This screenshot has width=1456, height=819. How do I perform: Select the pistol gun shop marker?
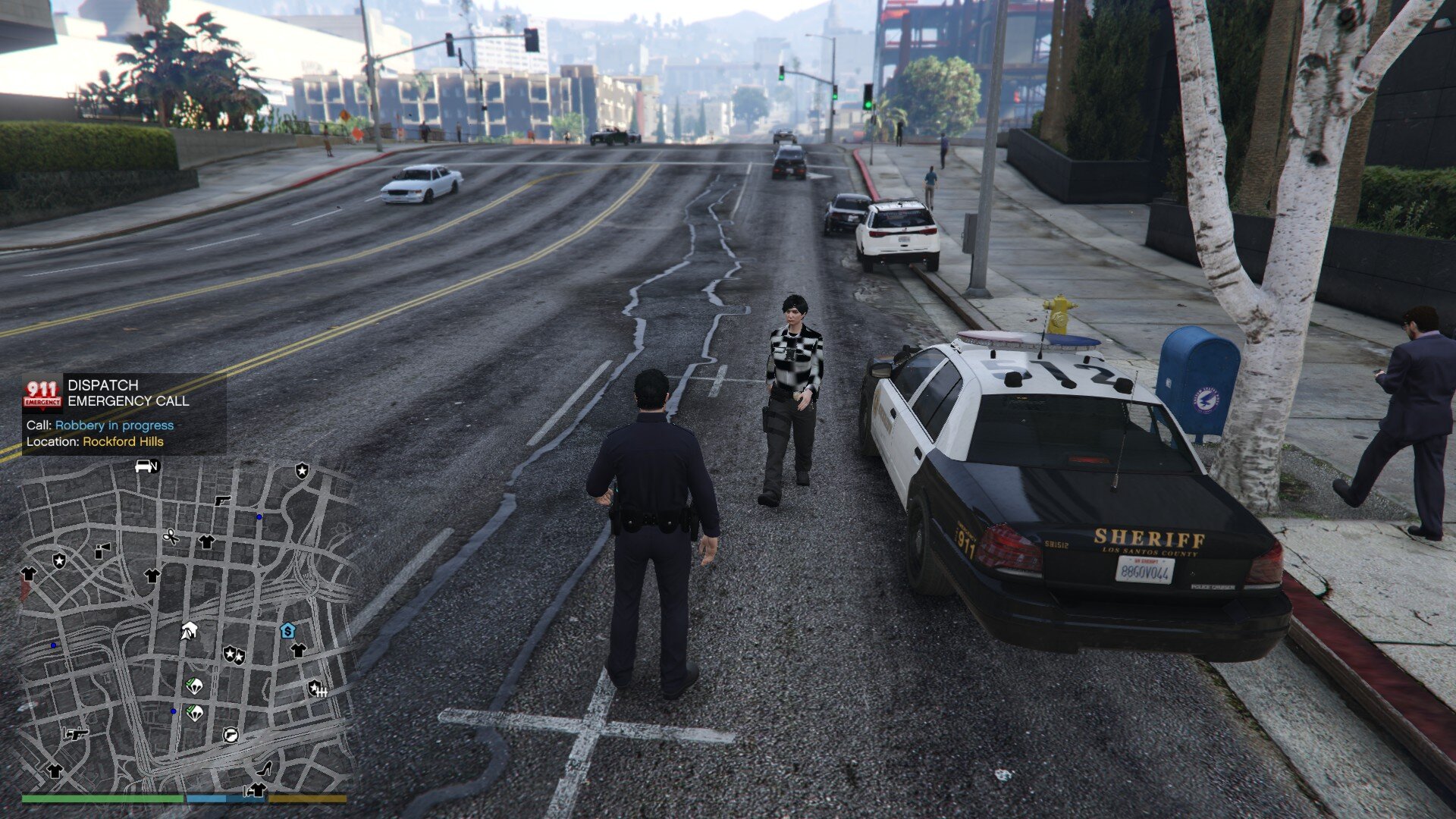pos(221,500)
